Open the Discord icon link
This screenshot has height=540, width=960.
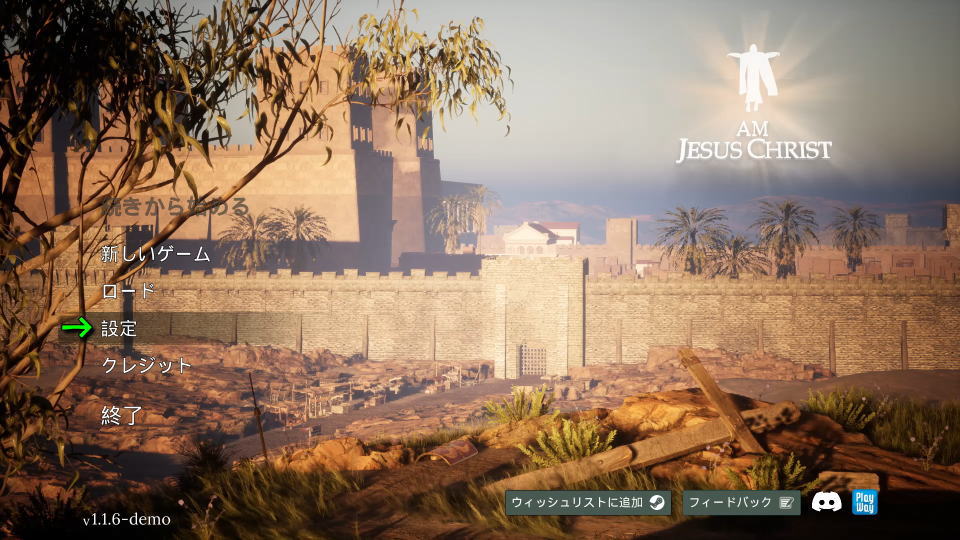tap(826, 502)
